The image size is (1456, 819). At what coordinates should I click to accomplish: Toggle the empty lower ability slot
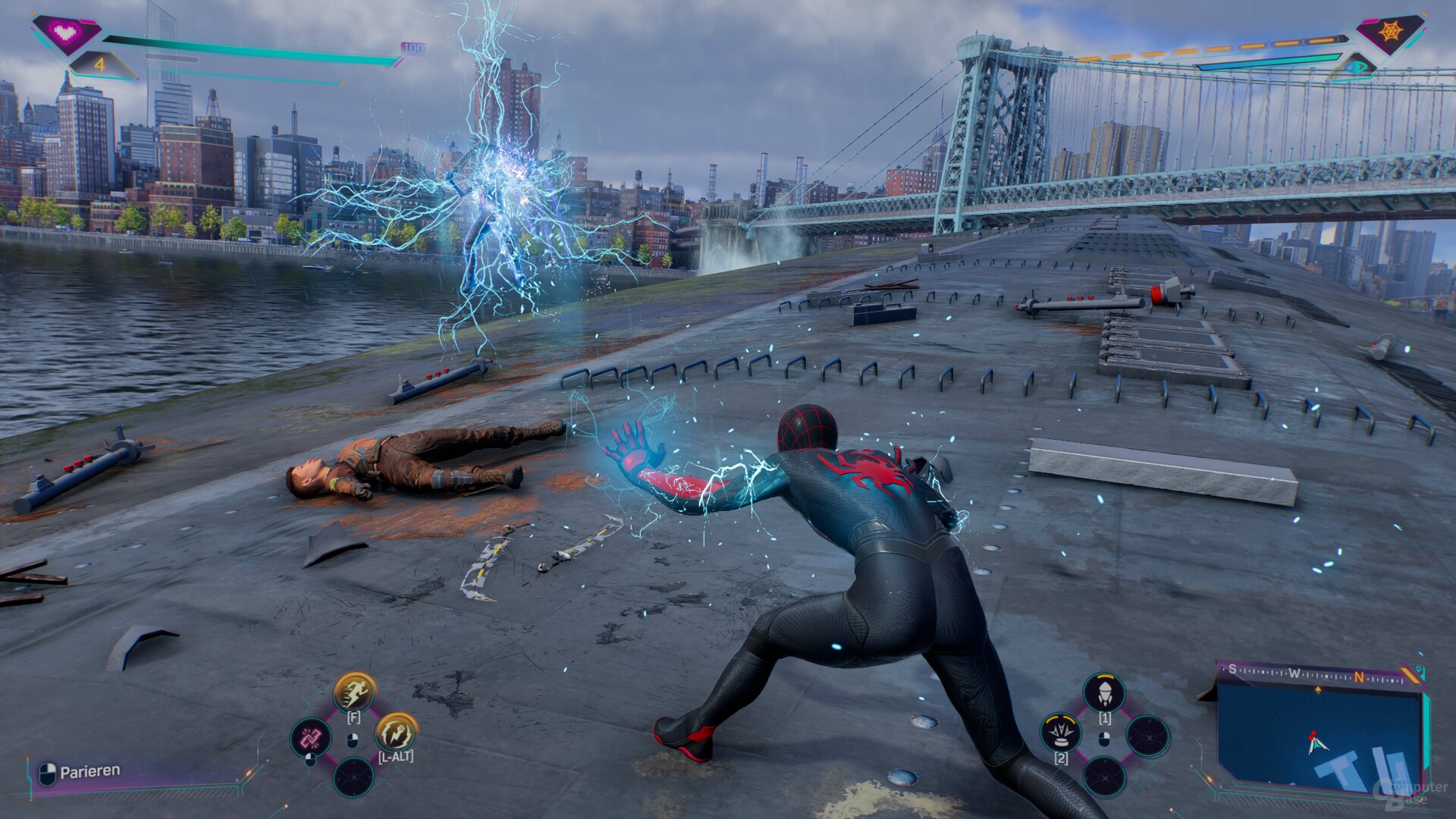tap(353, 778)
